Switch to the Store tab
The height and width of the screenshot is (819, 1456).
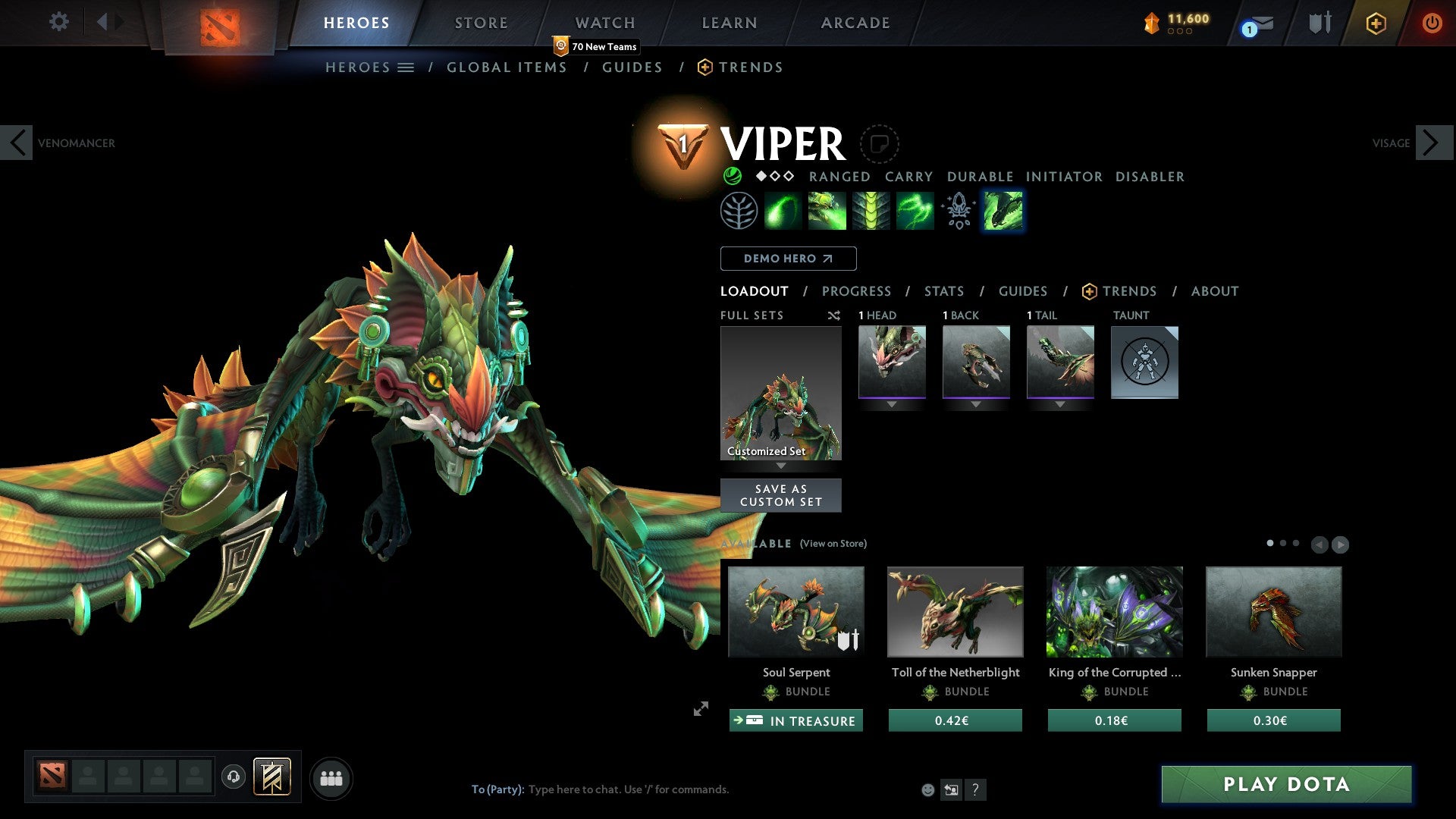481,23
